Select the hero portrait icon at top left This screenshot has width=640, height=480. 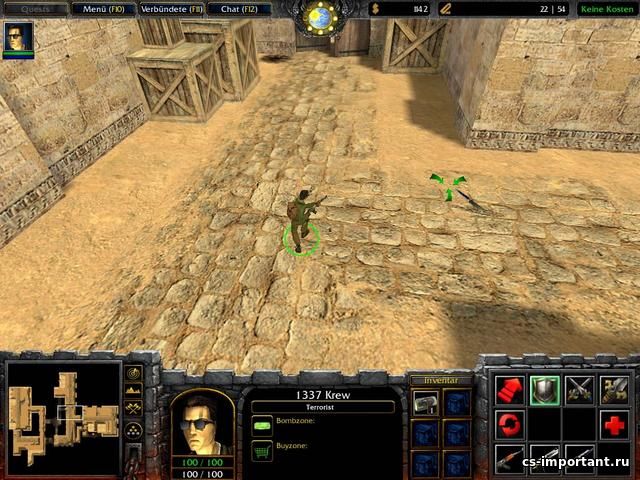[x=18, y=37]
